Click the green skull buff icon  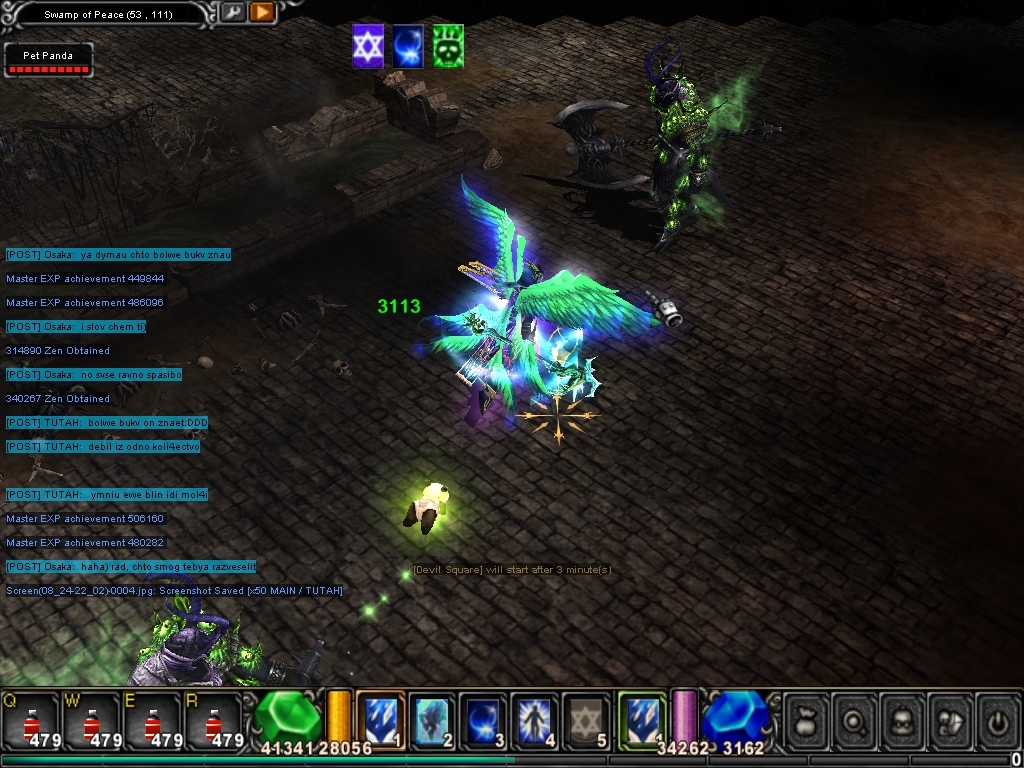(x=448, y=47)
